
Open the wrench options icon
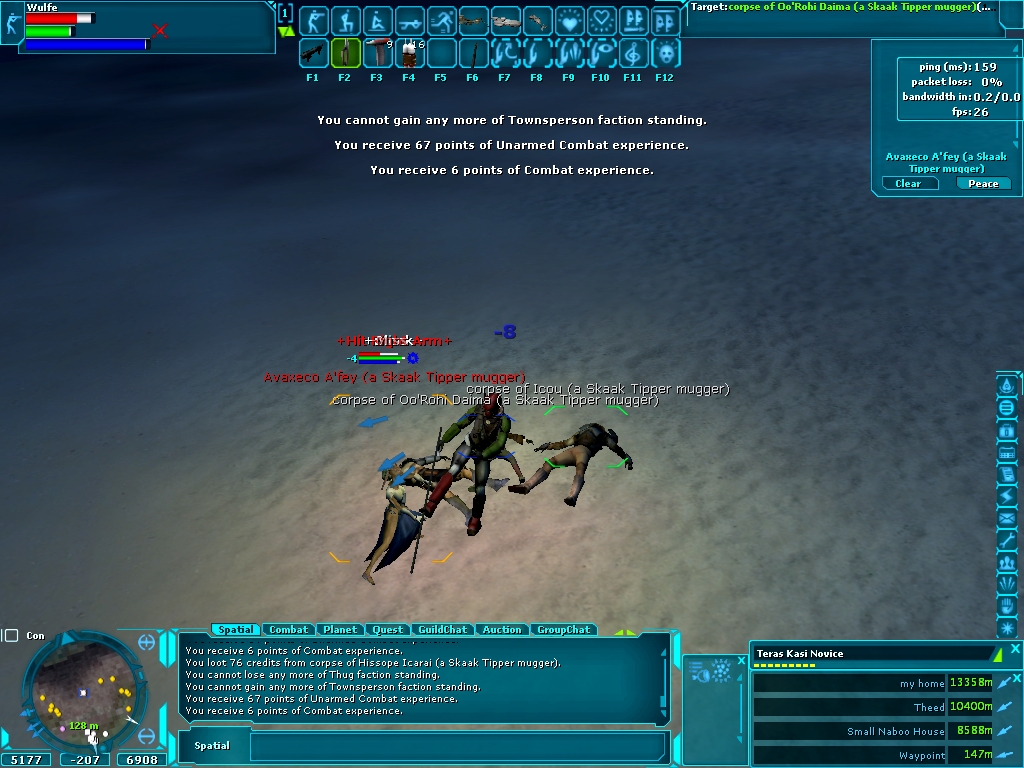[x=1007, y=540]
